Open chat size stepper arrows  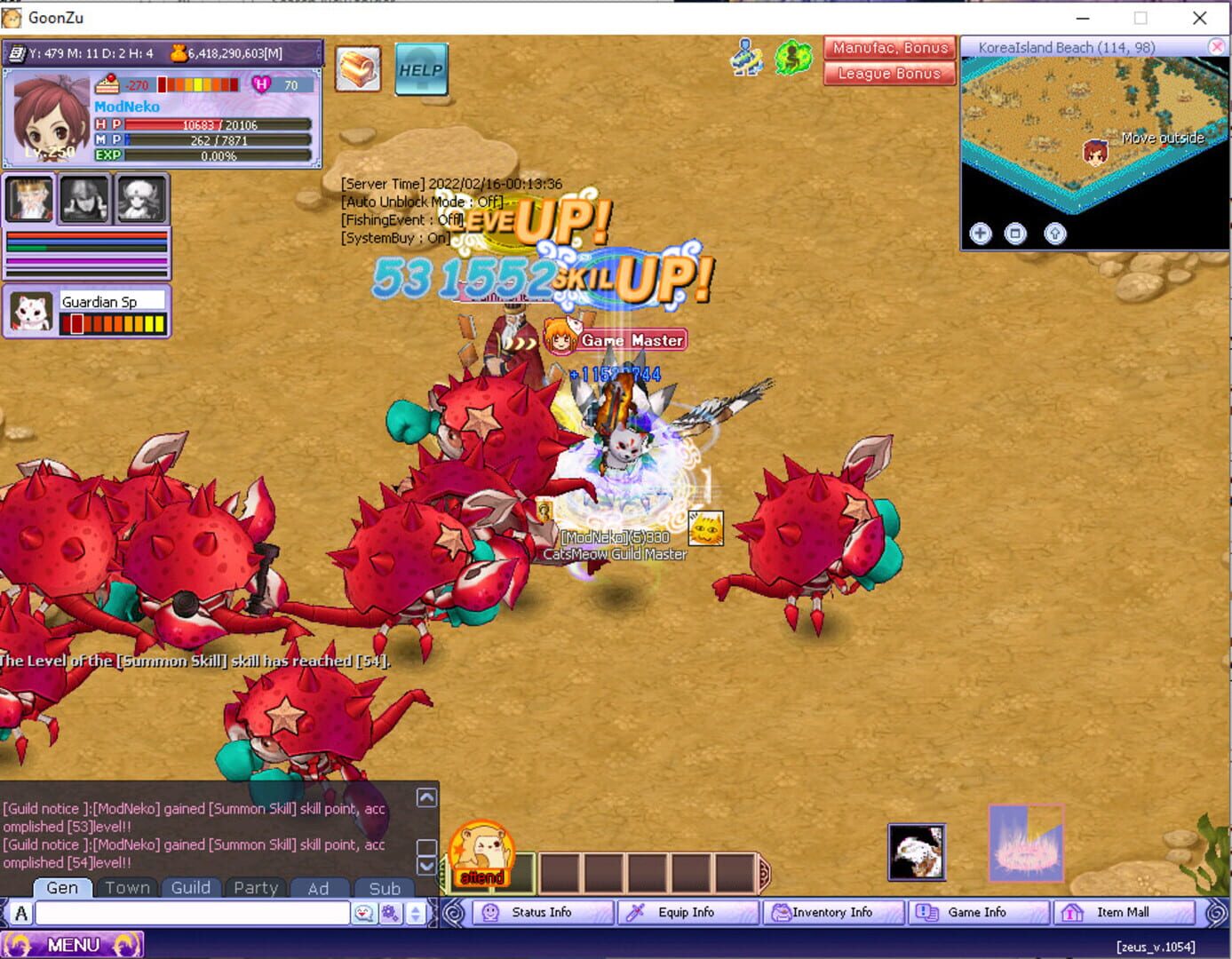tap(413, 912)
